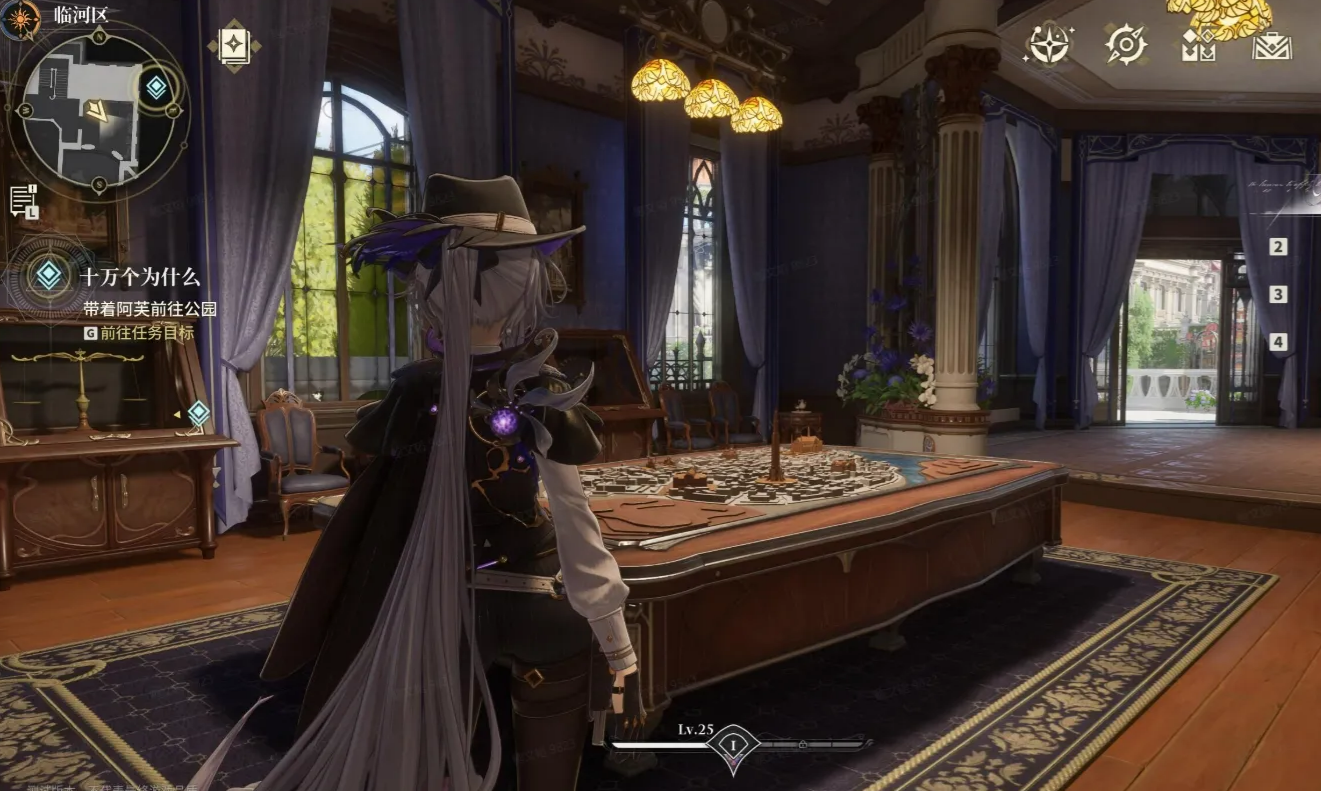The height and width of the screenshot is (791, 1321).
Task: Click the sun compass icon beside 临河区
Action: [20, 17]
